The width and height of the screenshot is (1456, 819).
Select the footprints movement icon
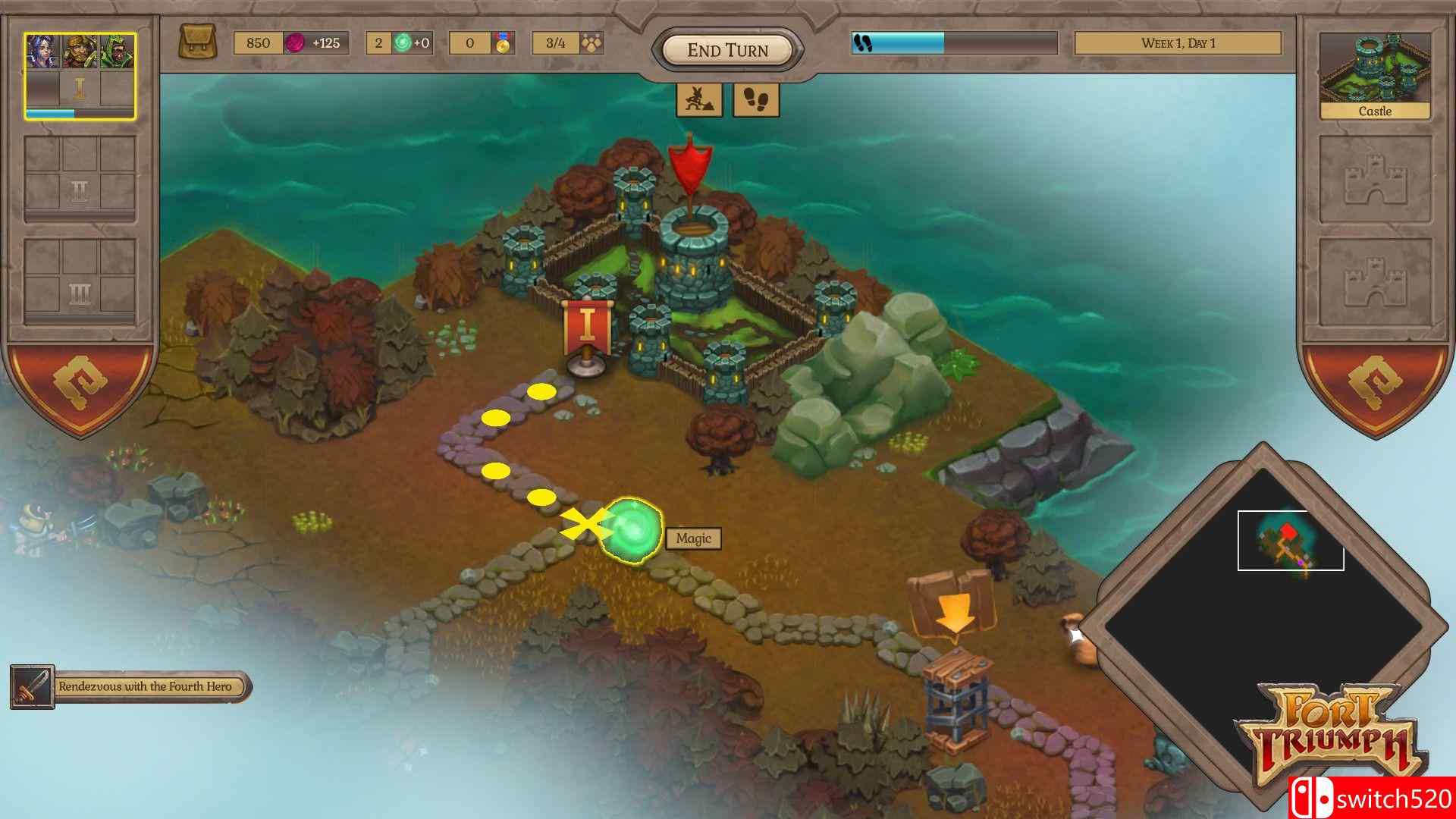(756, 99)
